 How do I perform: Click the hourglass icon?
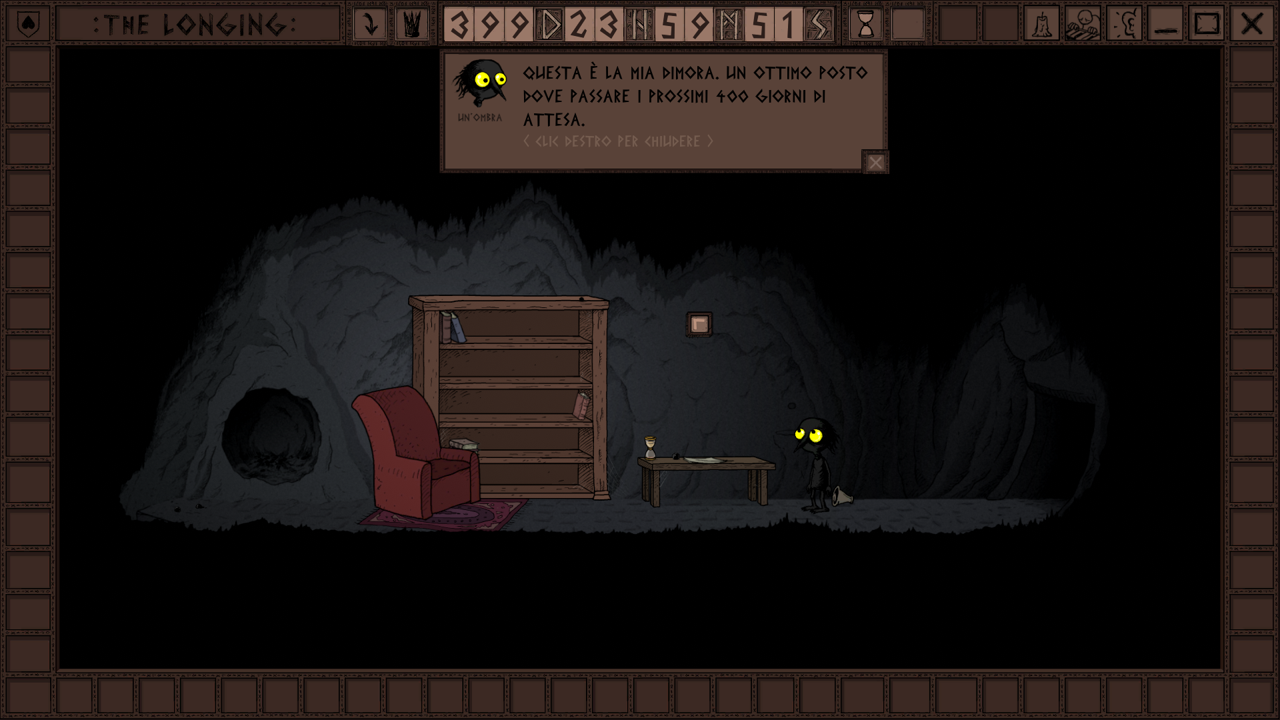[x=865, y=24]
